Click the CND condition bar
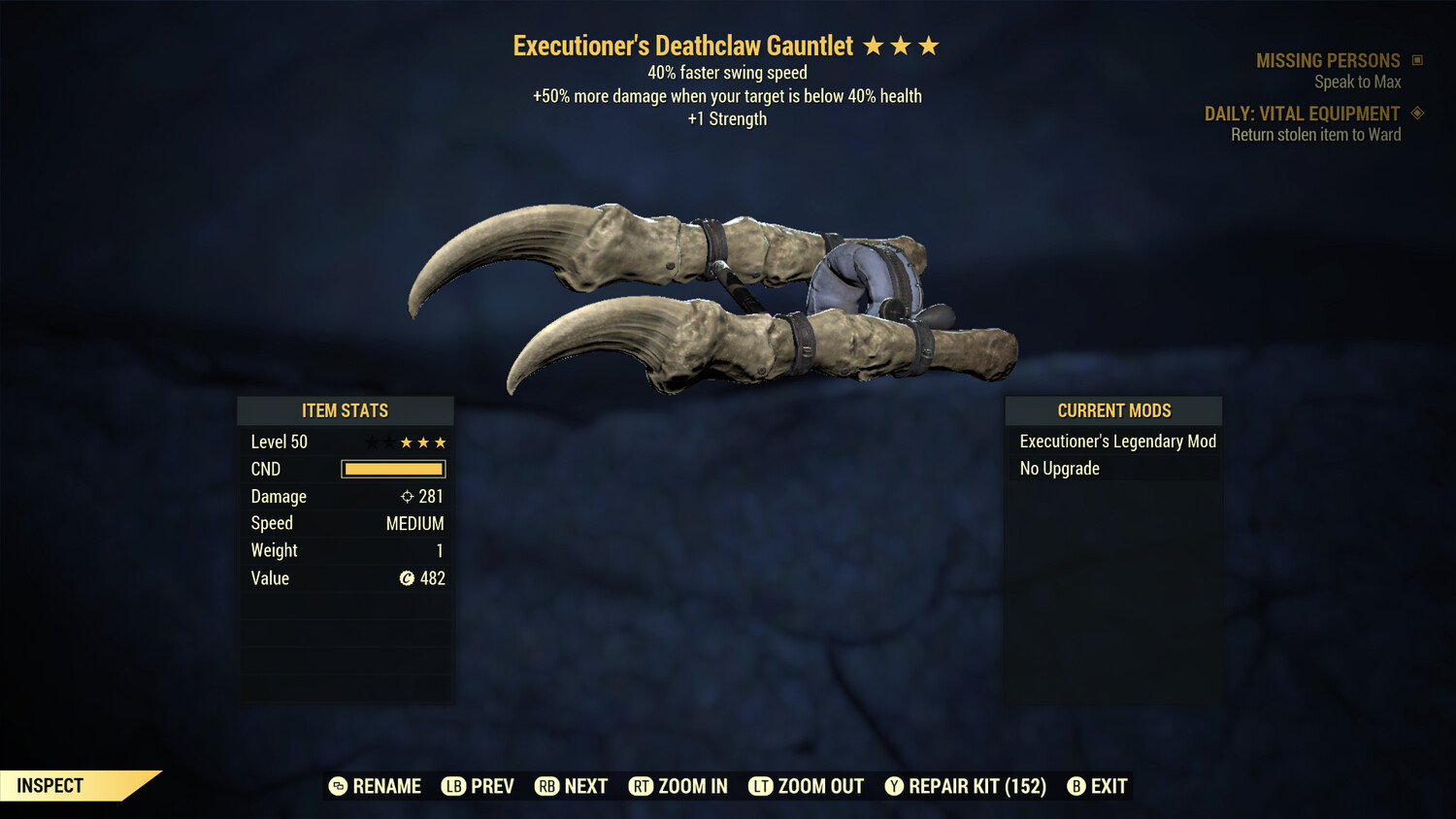Screen dimensions: 1456x819 tap(392, 469)
